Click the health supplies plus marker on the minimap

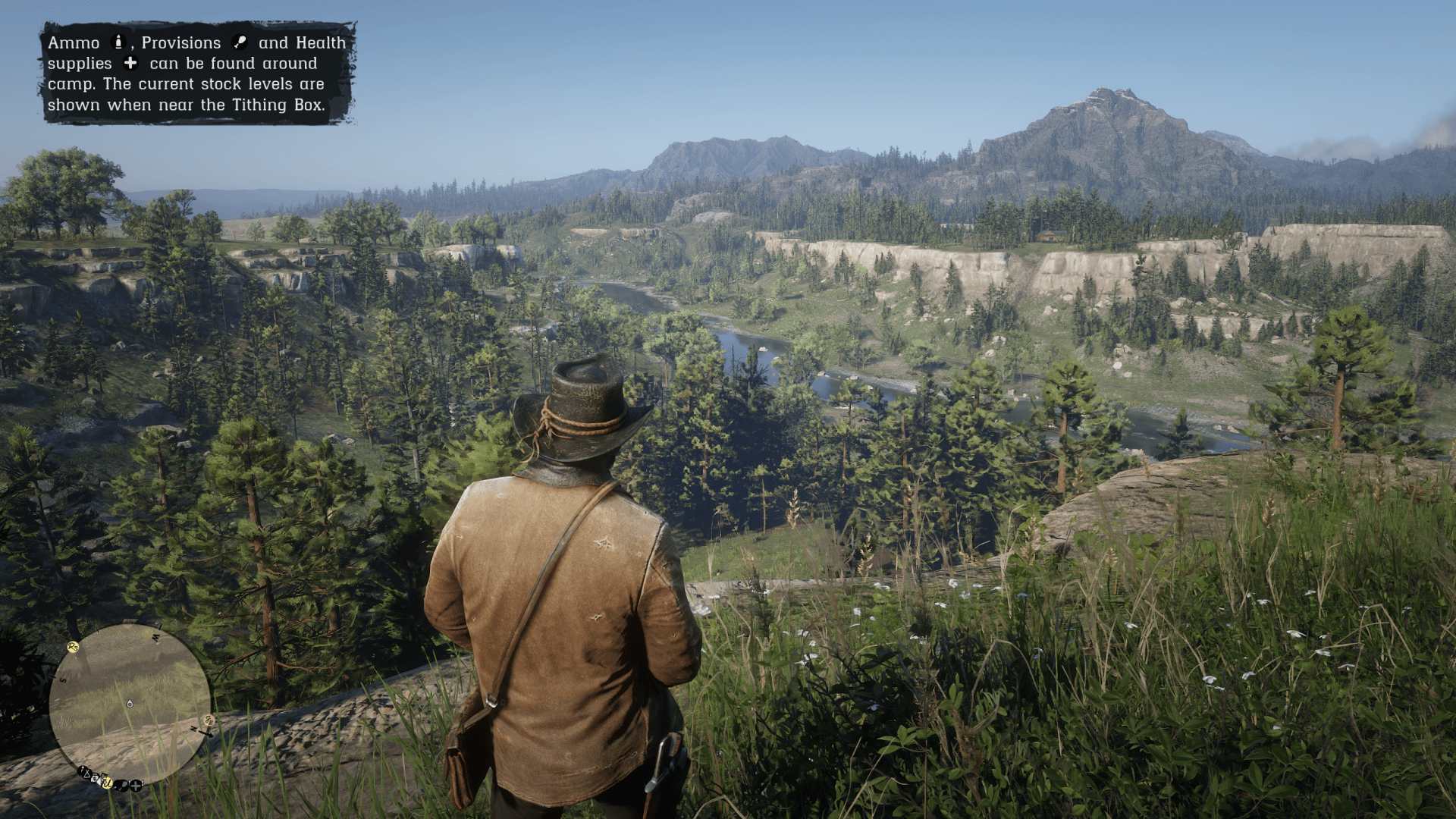136,786
